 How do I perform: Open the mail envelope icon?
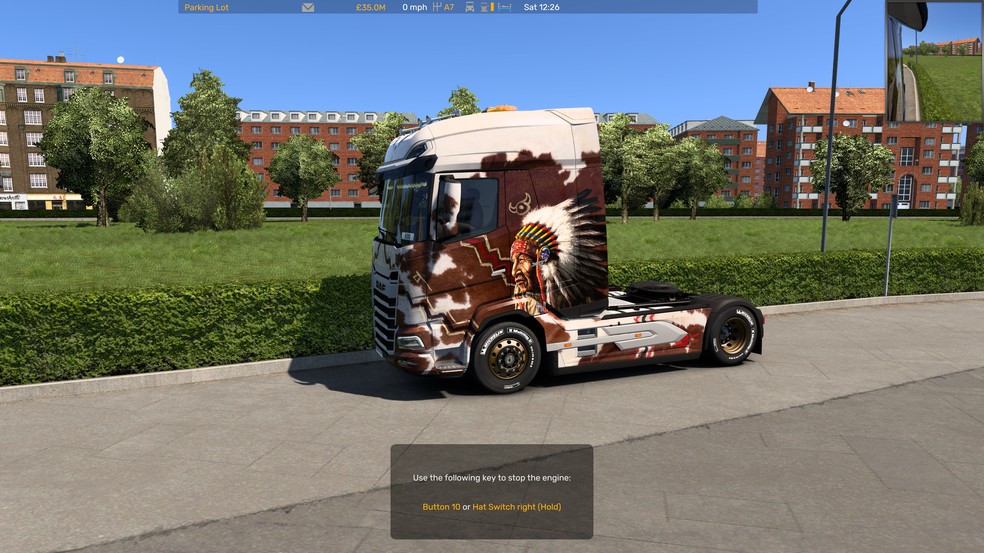click(x=308, y=7)
